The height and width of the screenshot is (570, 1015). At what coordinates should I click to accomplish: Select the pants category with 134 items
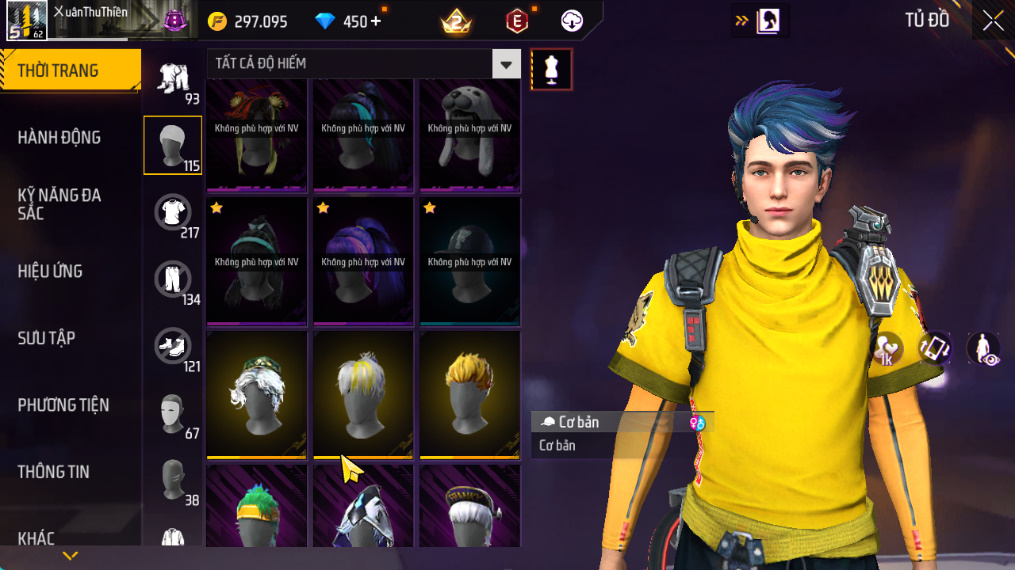[173, 280]
